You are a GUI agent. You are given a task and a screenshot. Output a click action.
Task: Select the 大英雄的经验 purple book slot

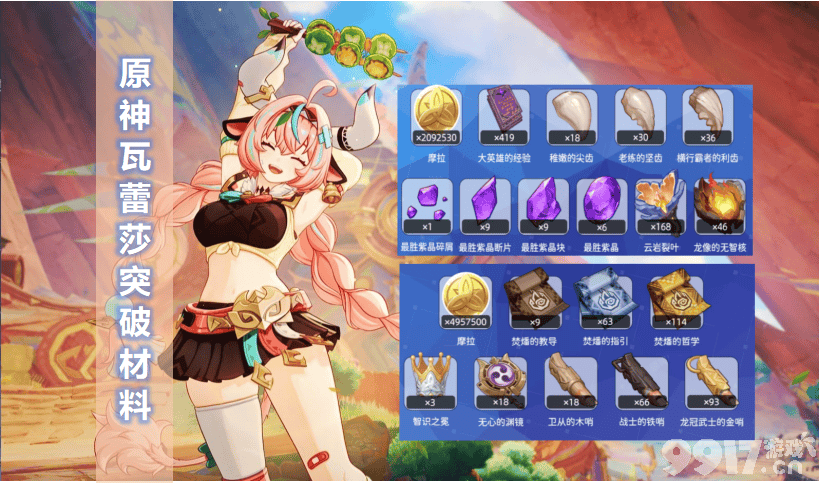click(506, 115)
